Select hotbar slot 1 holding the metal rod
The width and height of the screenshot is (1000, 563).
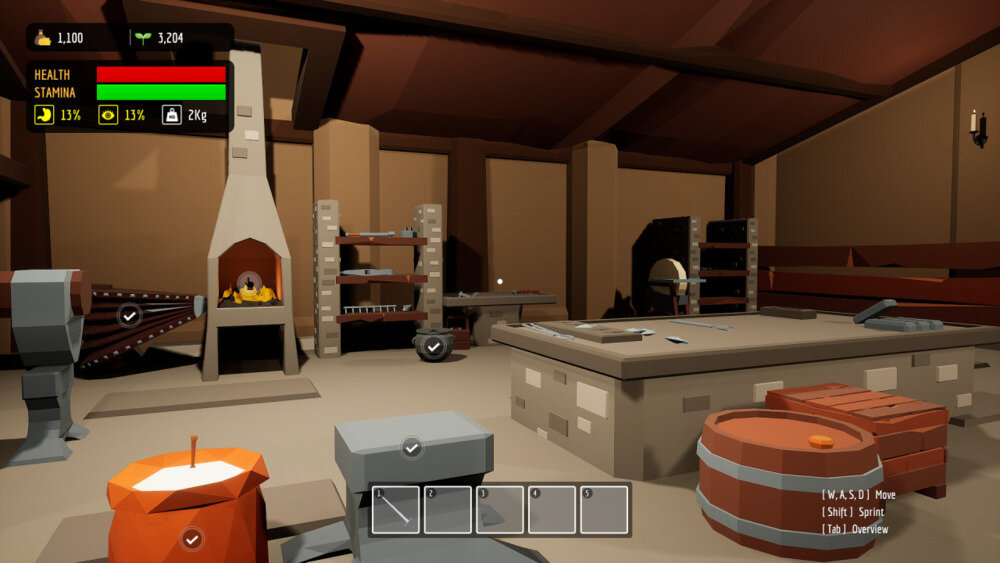point(396,510)
